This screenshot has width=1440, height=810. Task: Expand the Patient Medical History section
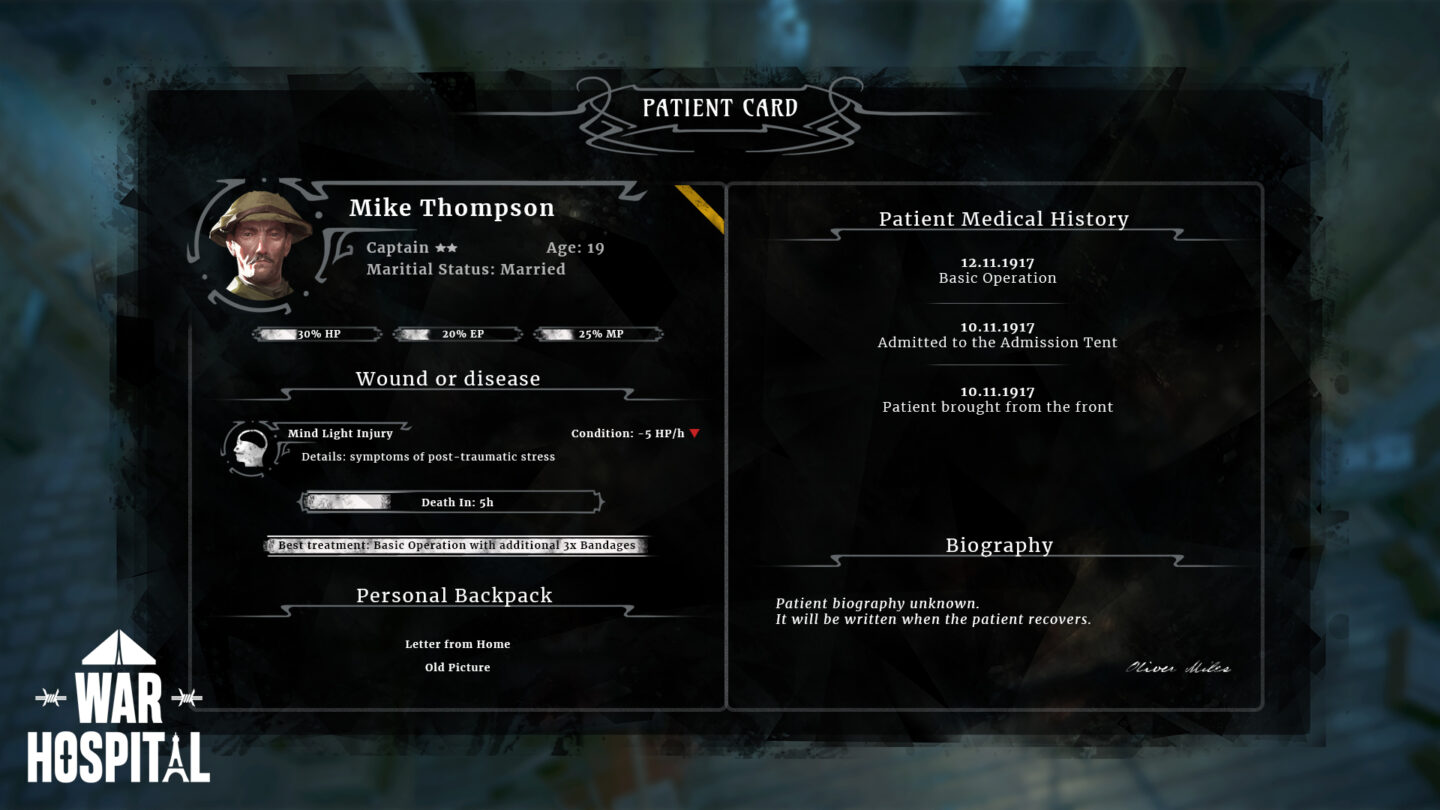[1004, 218]
